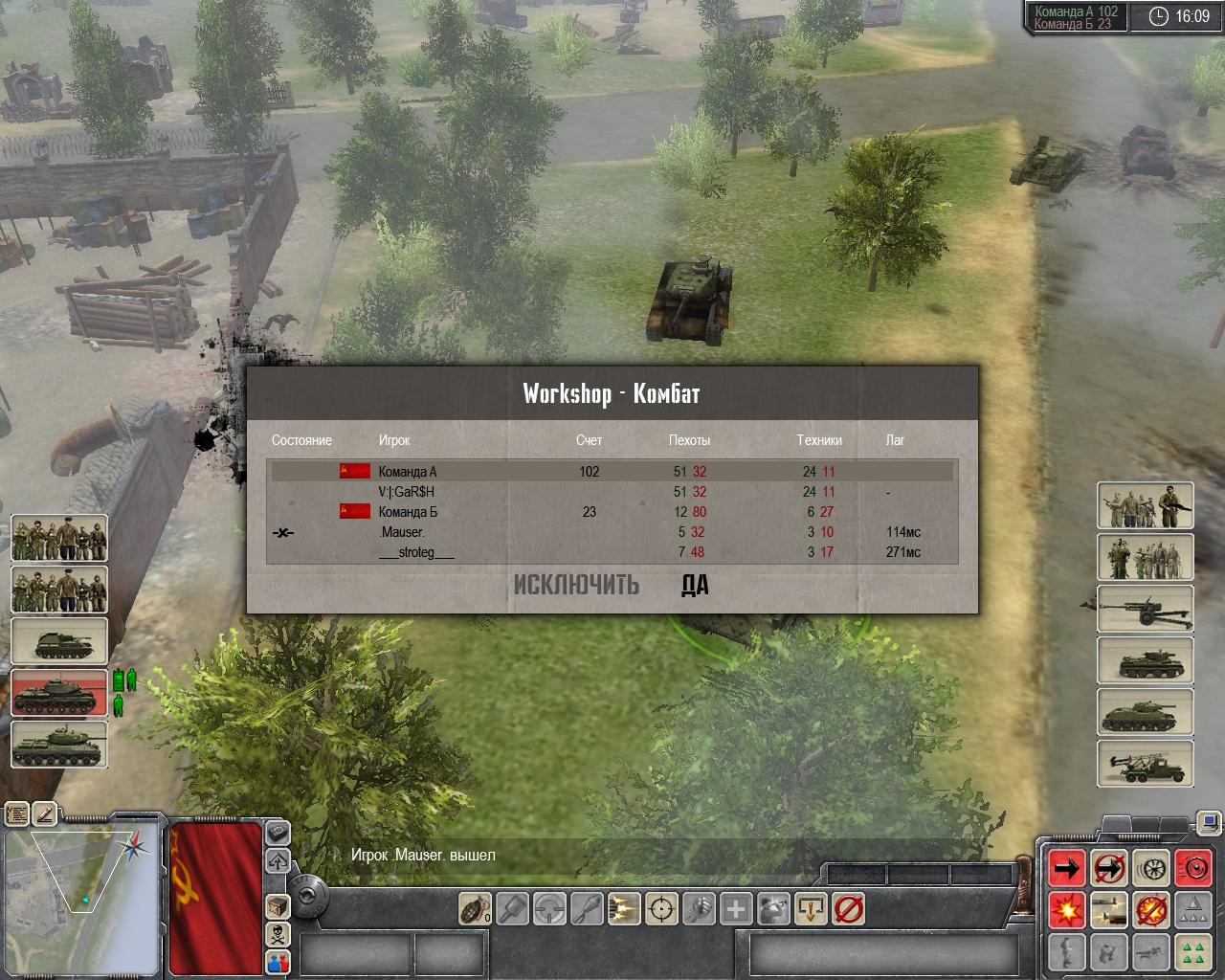Order the rocket launcher truck reinforcement

(1145, 765)
